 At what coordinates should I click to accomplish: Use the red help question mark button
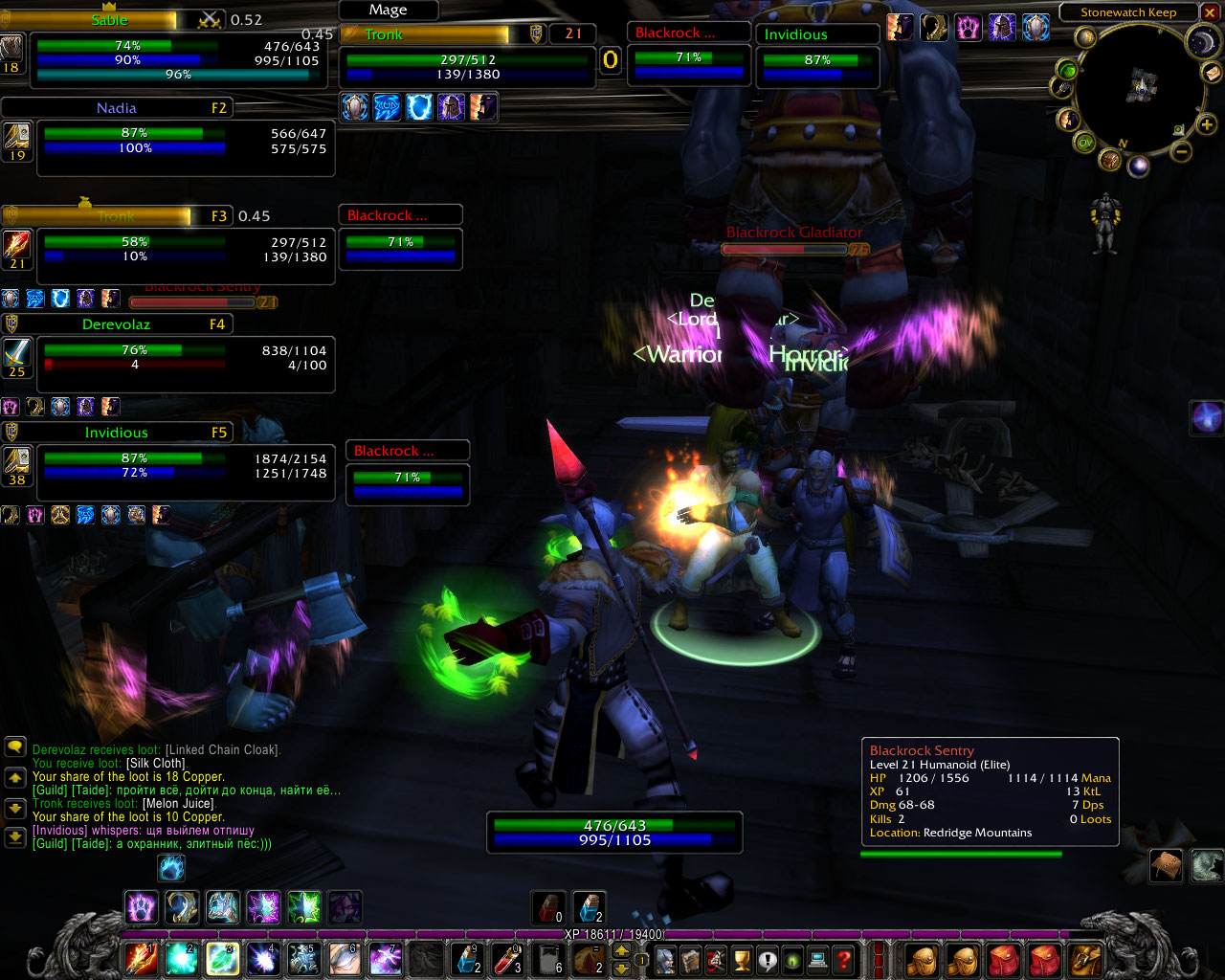click(843, 959)
